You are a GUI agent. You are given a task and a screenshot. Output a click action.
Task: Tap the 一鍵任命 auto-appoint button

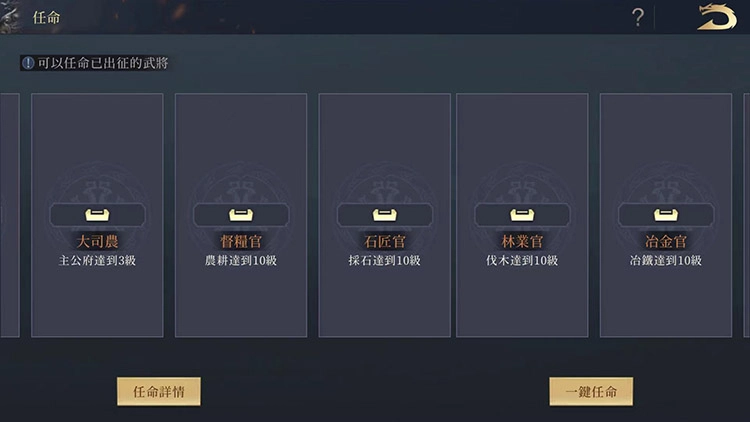591,391
